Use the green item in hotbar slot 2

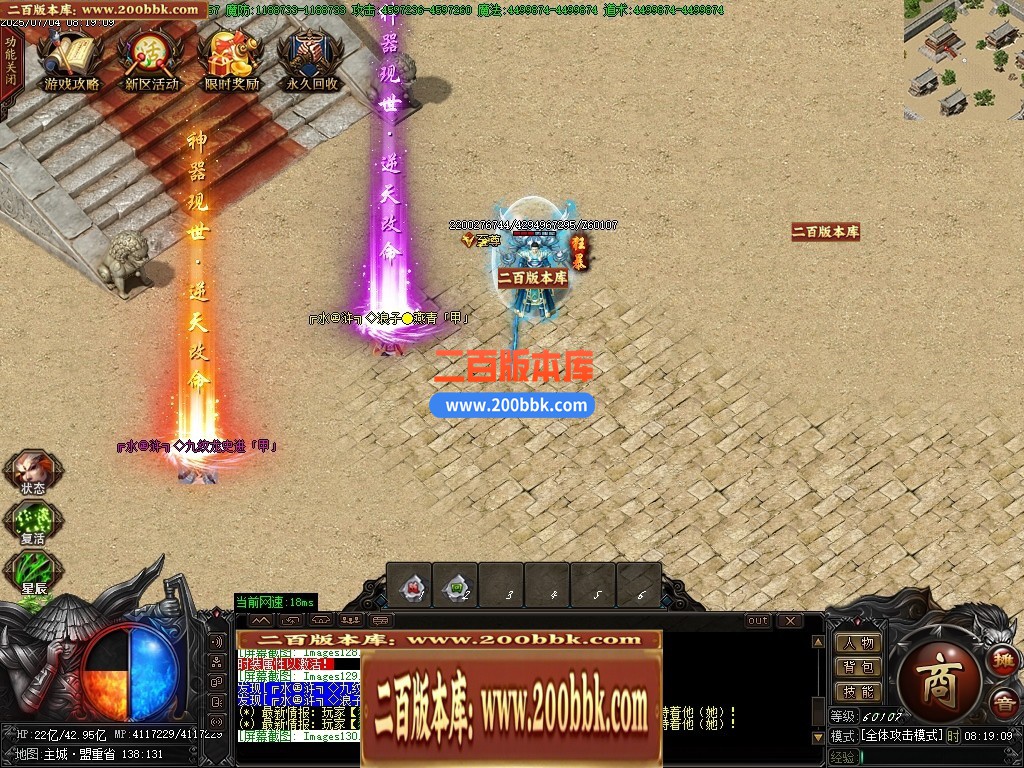(456, 586)
